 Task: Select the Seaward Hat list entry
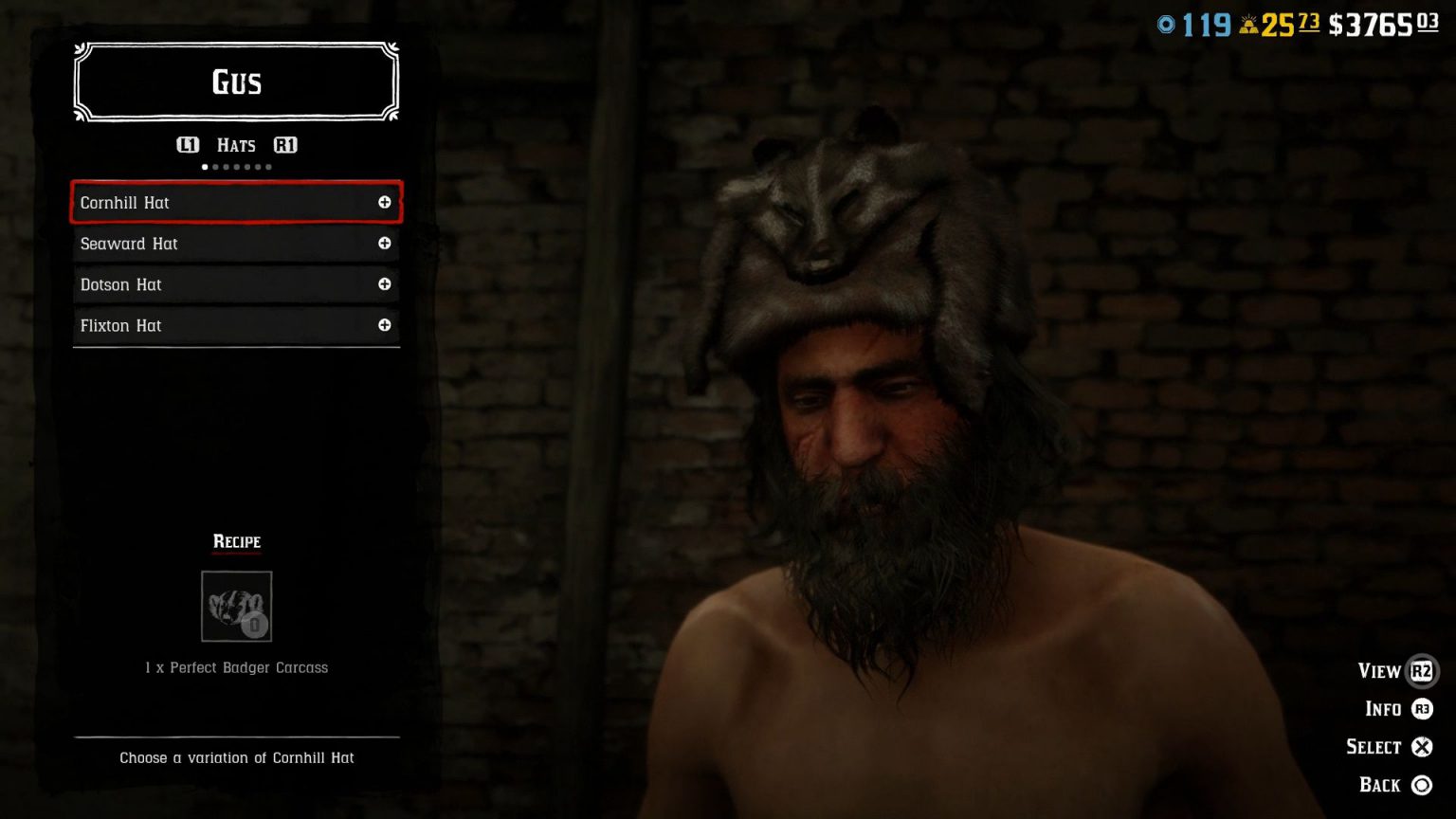190,244
